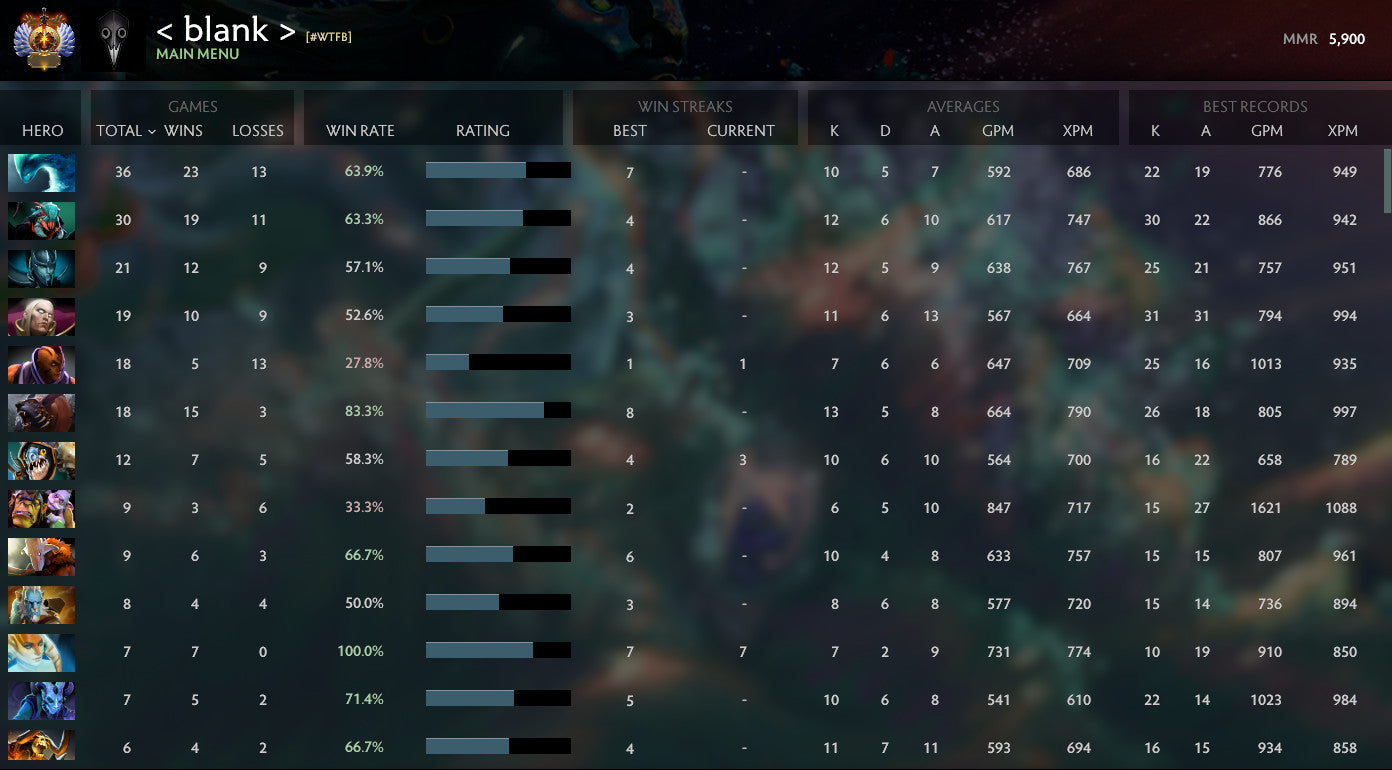This screenshot has height=770, width=1392.
Task: Open MAIN MENU
Action: tap(197, 54)
